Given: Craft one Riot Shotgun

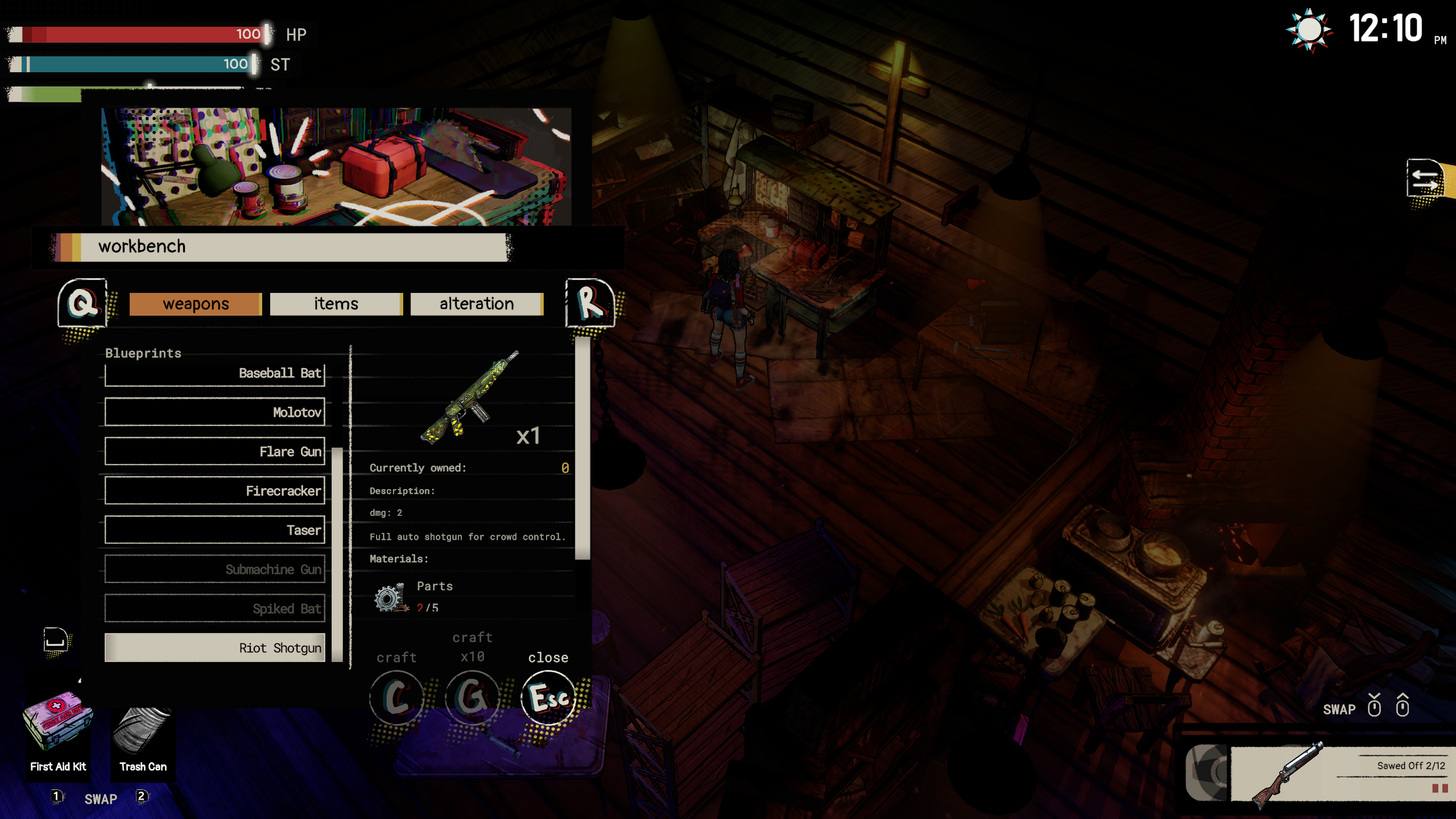Looking at the screenshot, I should 396,697.
